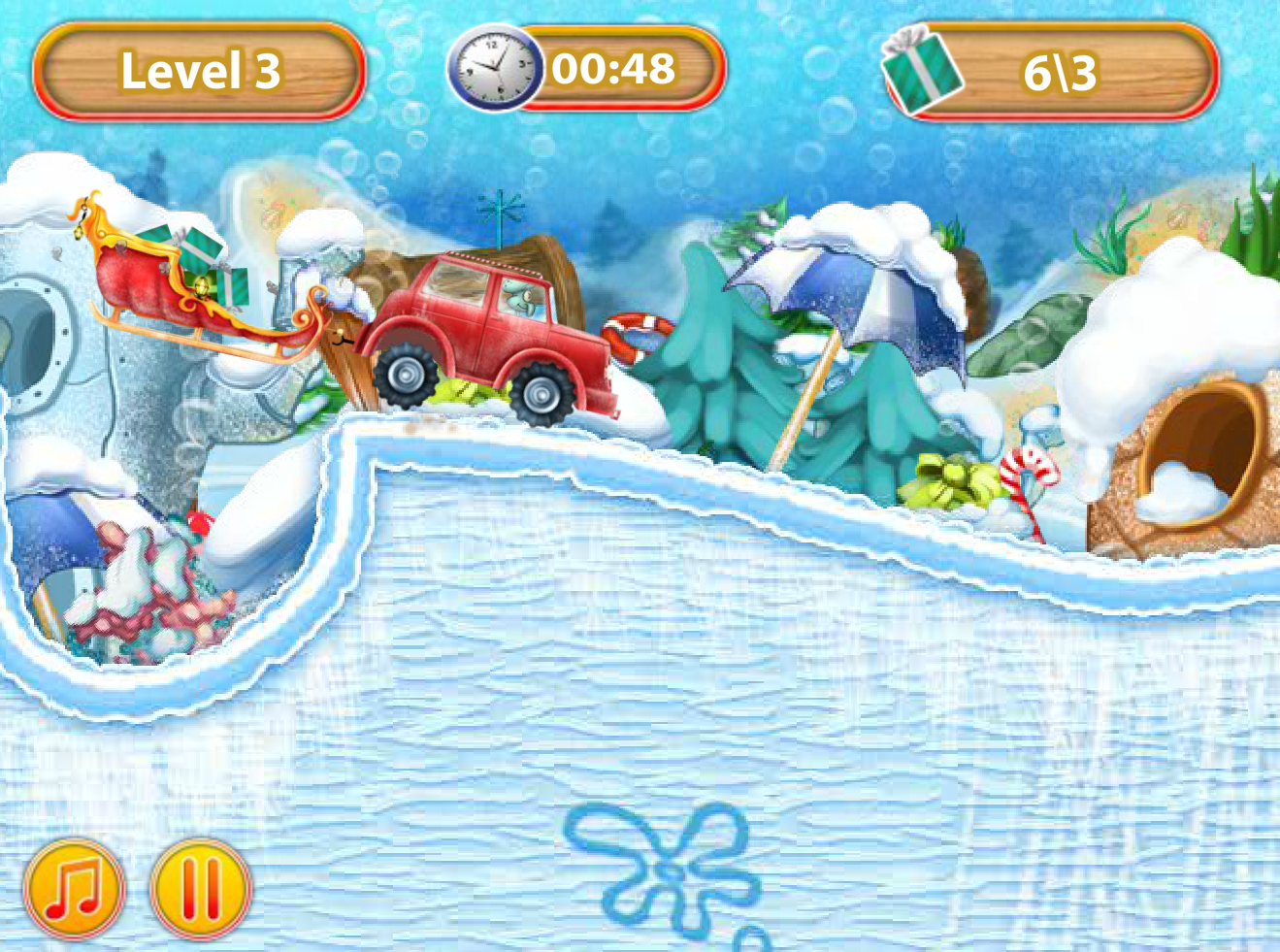Click the timer showing 00:48
Viewport: 1280px width, 952px height.
tap(611, 68)
